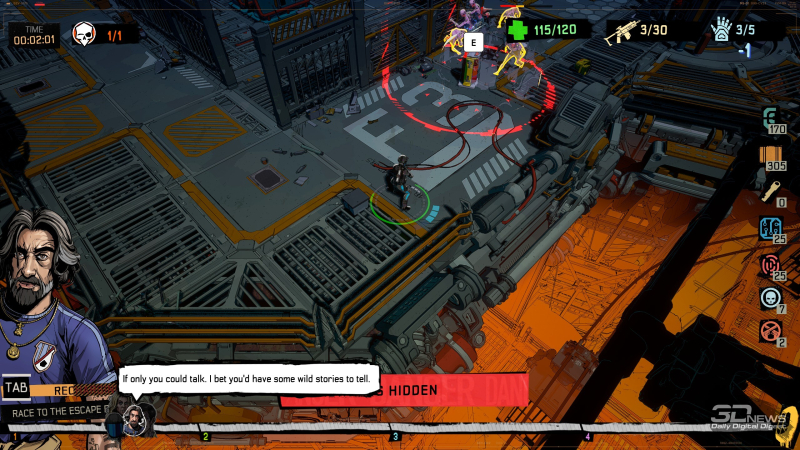
Task: Select the teal credits currency icon
Action: click(x=770, y=115)
